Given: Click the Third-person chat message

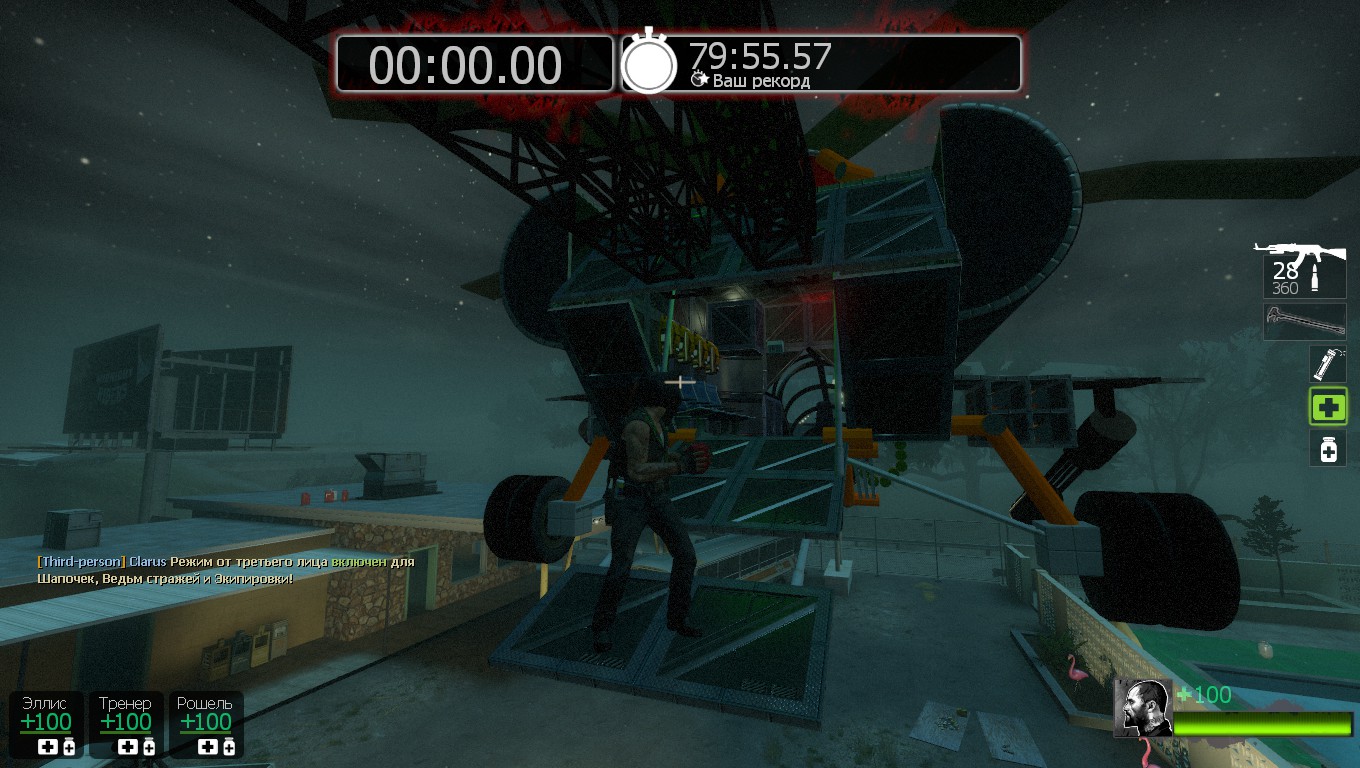Looking at the screenshot, I should (x=226, y=570).
